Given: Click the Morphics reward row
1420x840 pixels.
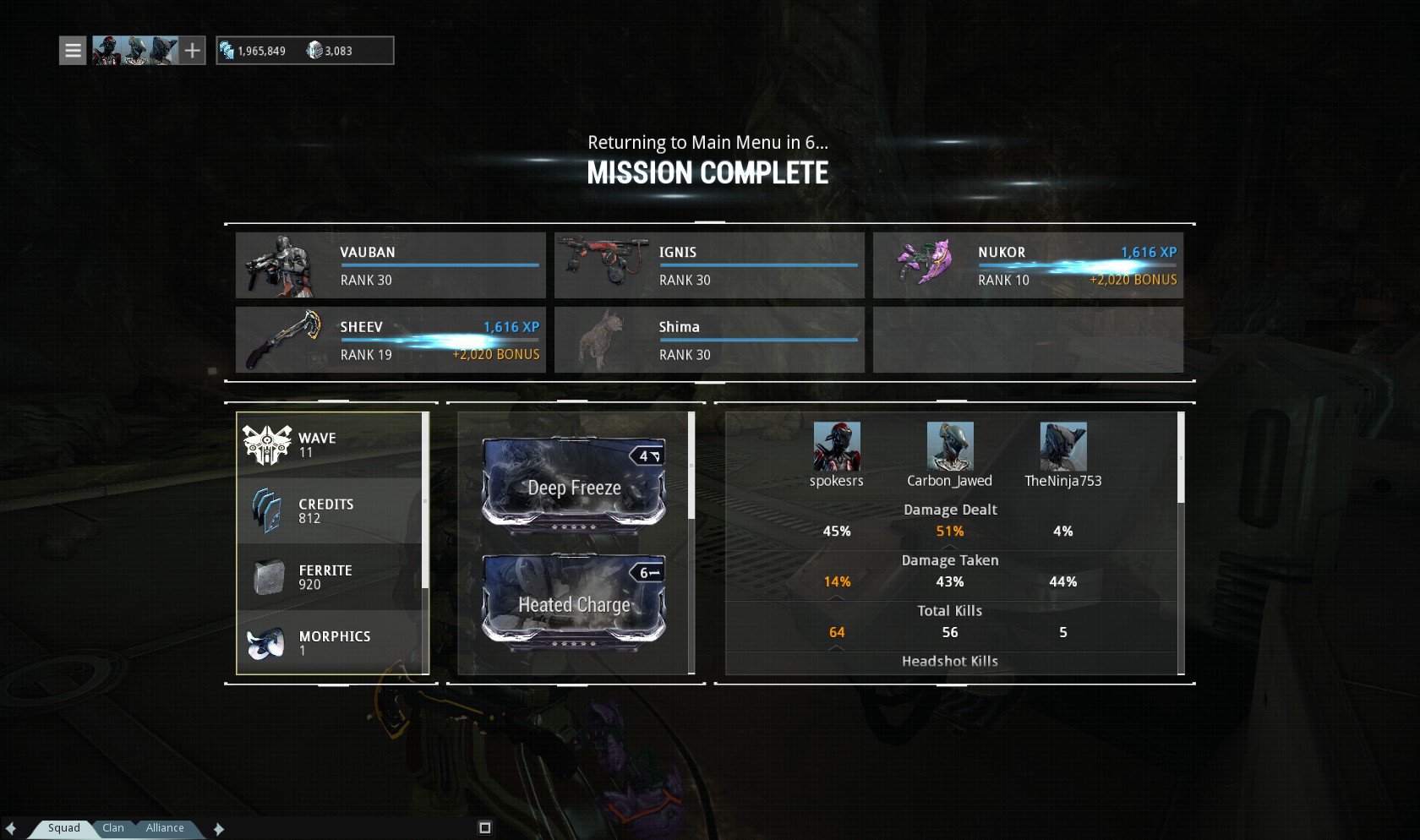Looking at the screenshot, I should pyautogui.click(x=331, y=643).
